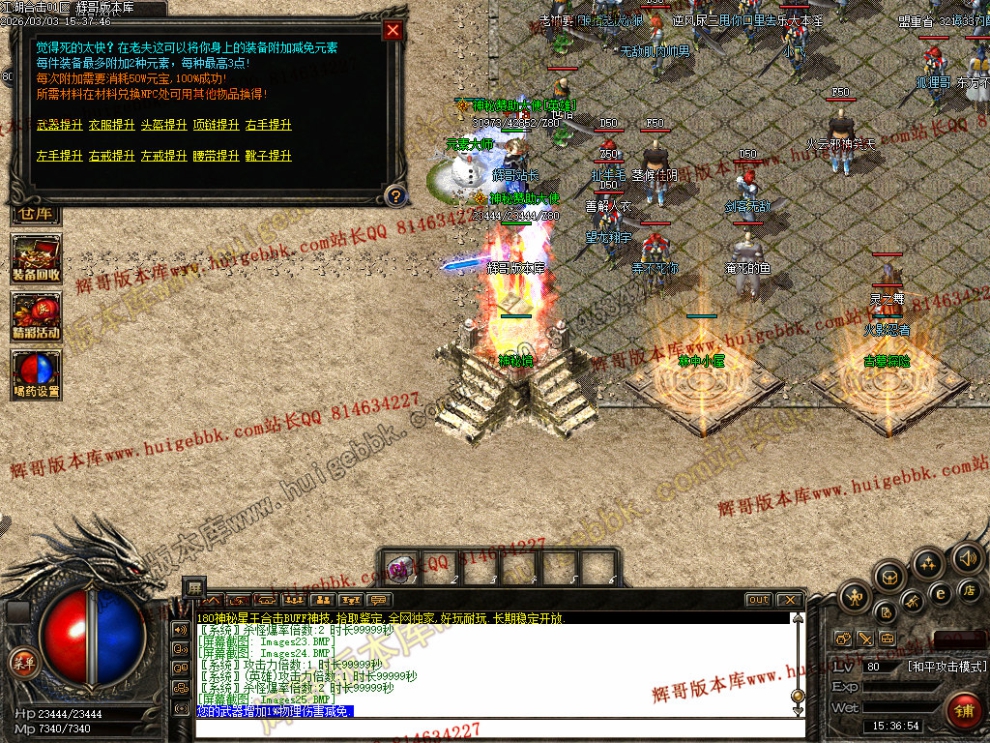
Task: Toggle sound with the speaker icon
Action: 966,557
